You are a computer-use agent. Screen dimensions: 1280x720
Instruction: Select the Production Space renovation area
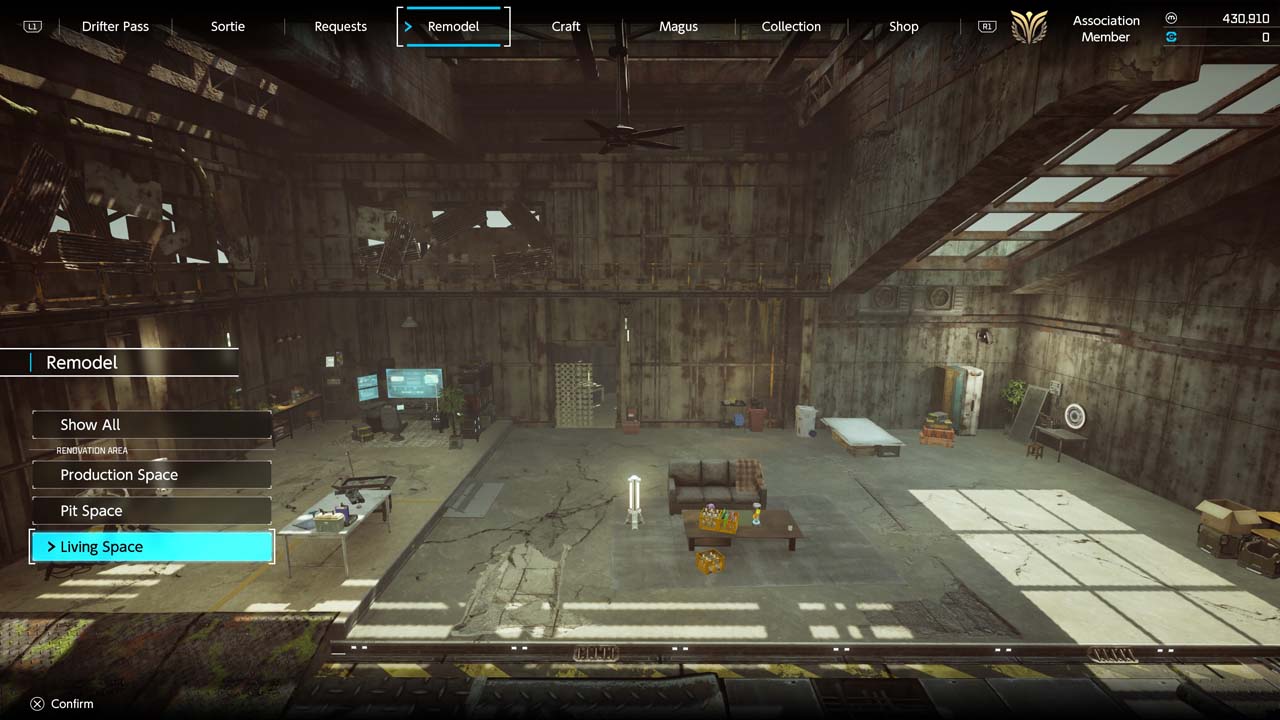(x=152, y=475)
